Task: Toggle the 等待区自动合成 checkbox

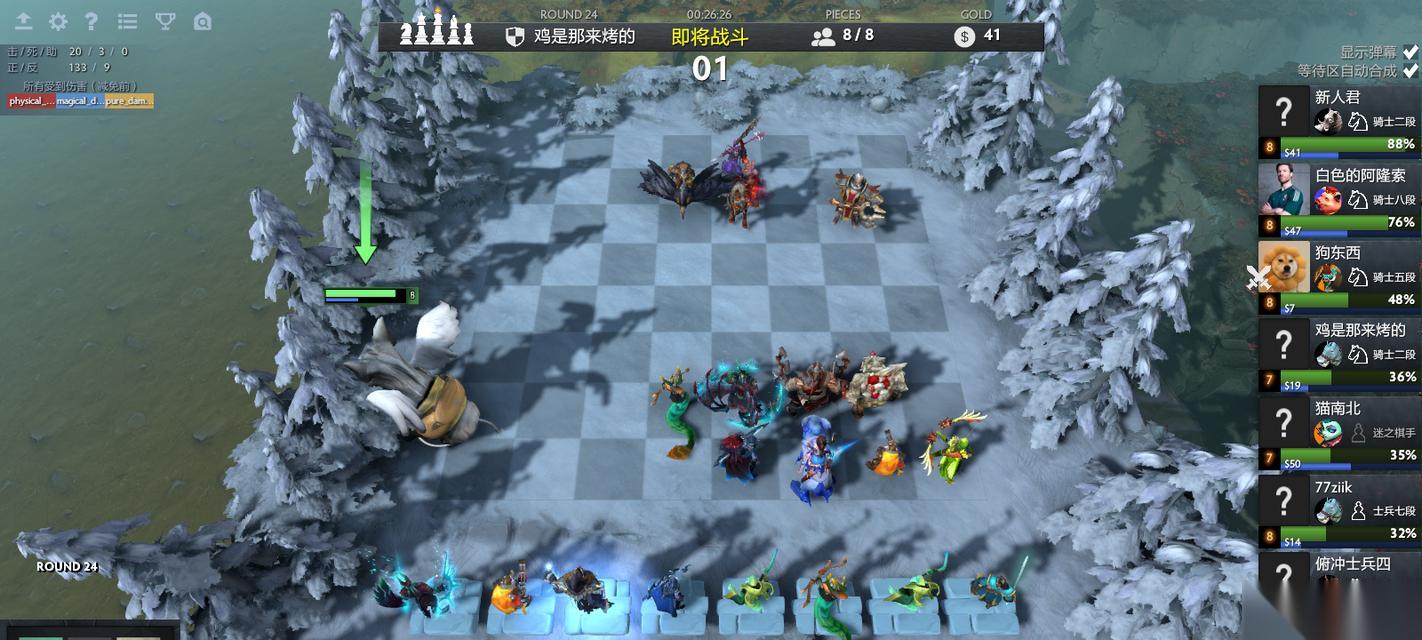Action: pos(1410,71)
